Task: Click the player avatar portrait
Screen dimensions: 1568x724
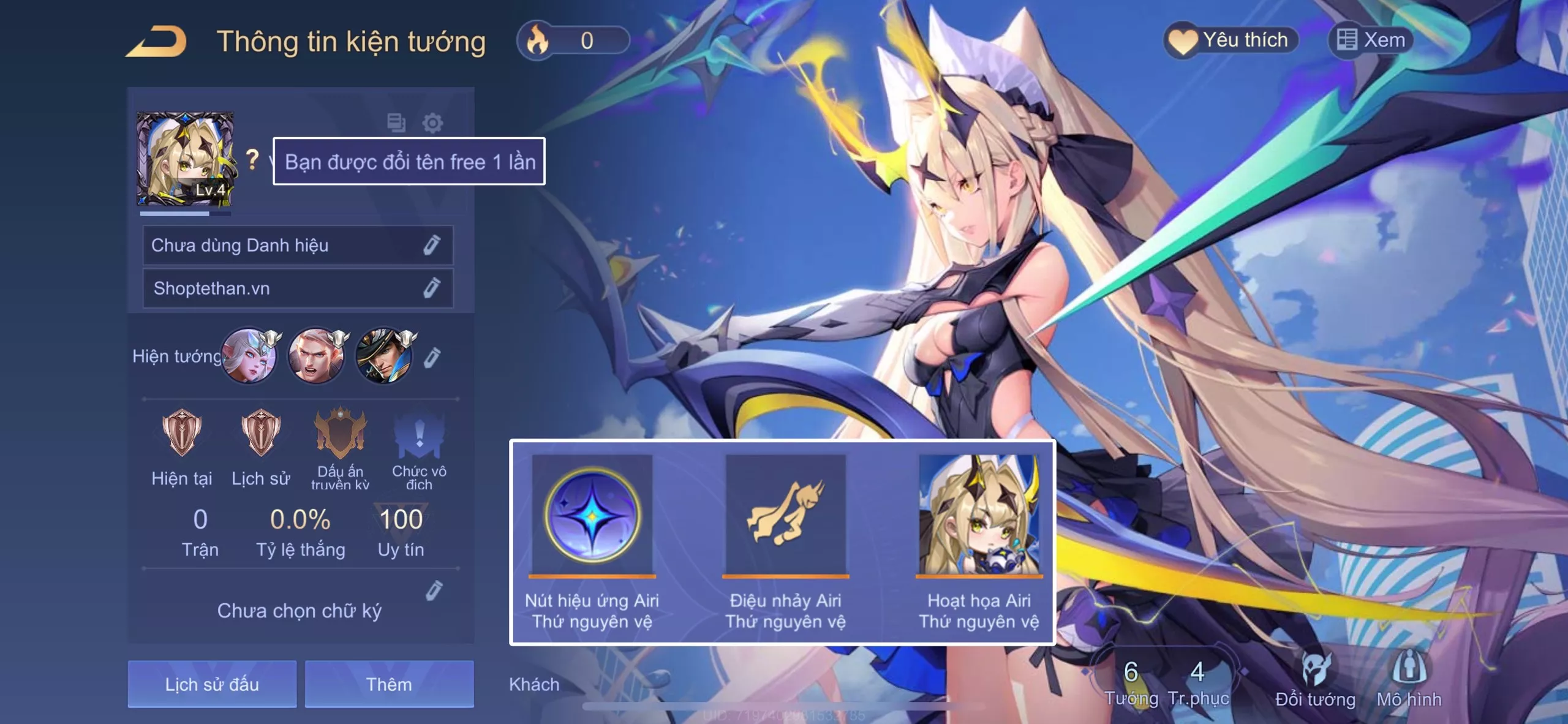Action: [184, 159]
